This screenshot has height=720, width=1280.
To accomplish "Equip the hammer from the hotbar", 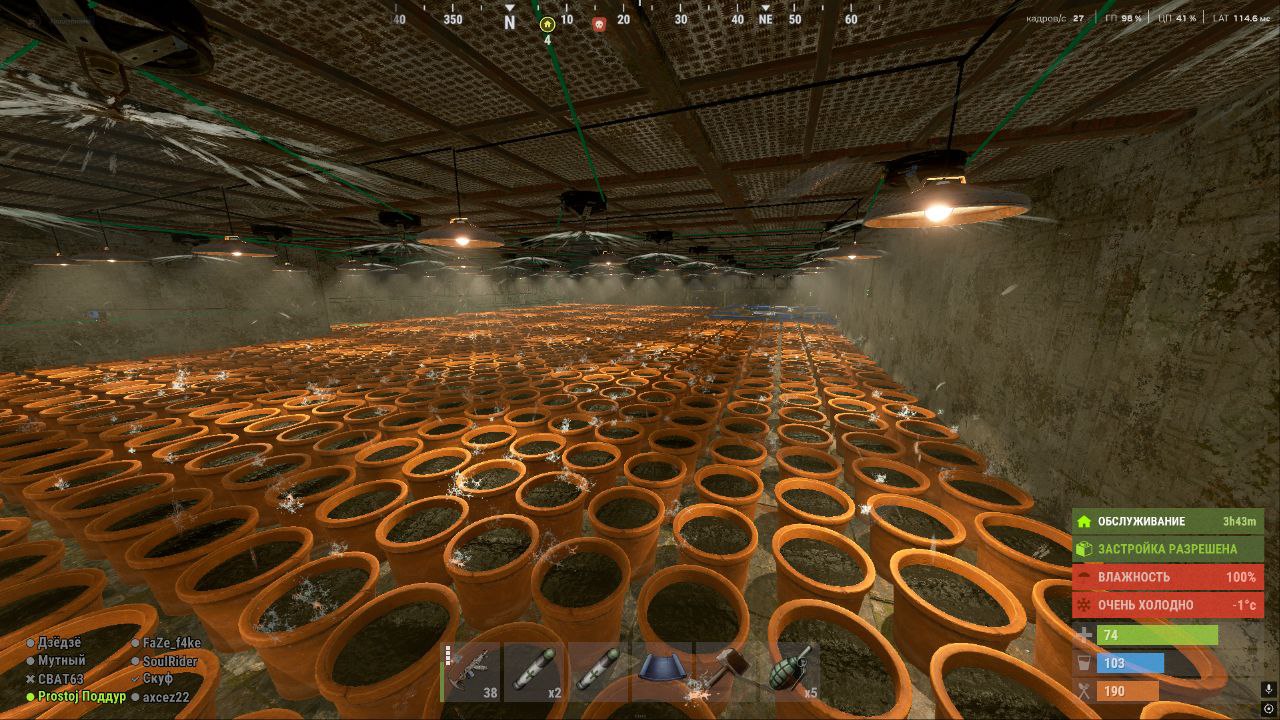I will pyautogui.click(x=724, y=671).
